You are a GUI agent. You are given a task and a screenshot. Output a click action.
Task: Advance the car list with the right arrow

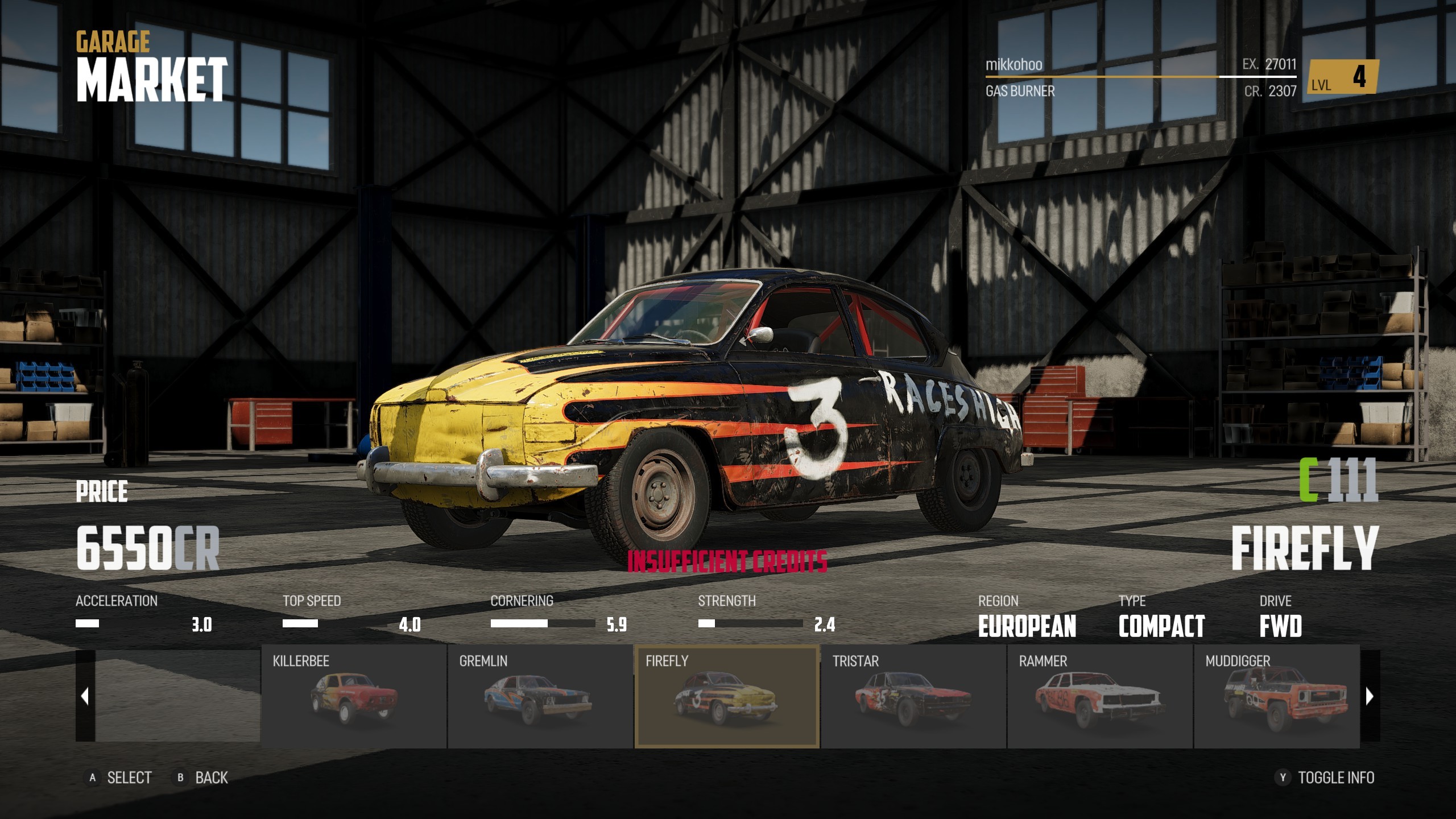[1370, 696]
